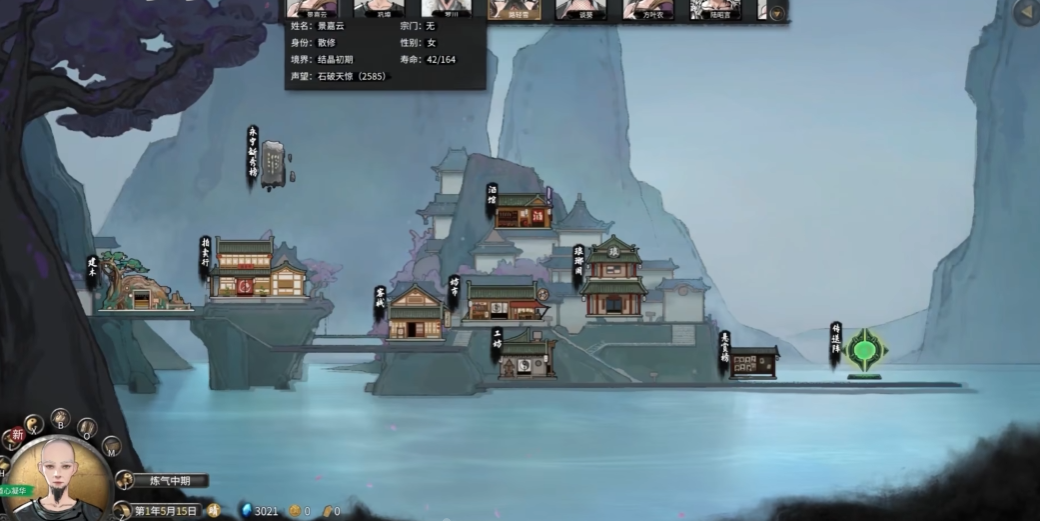1040x521 pixels.
Task: Click the back arrow in the top-right corner
Action: (1026, 12)
